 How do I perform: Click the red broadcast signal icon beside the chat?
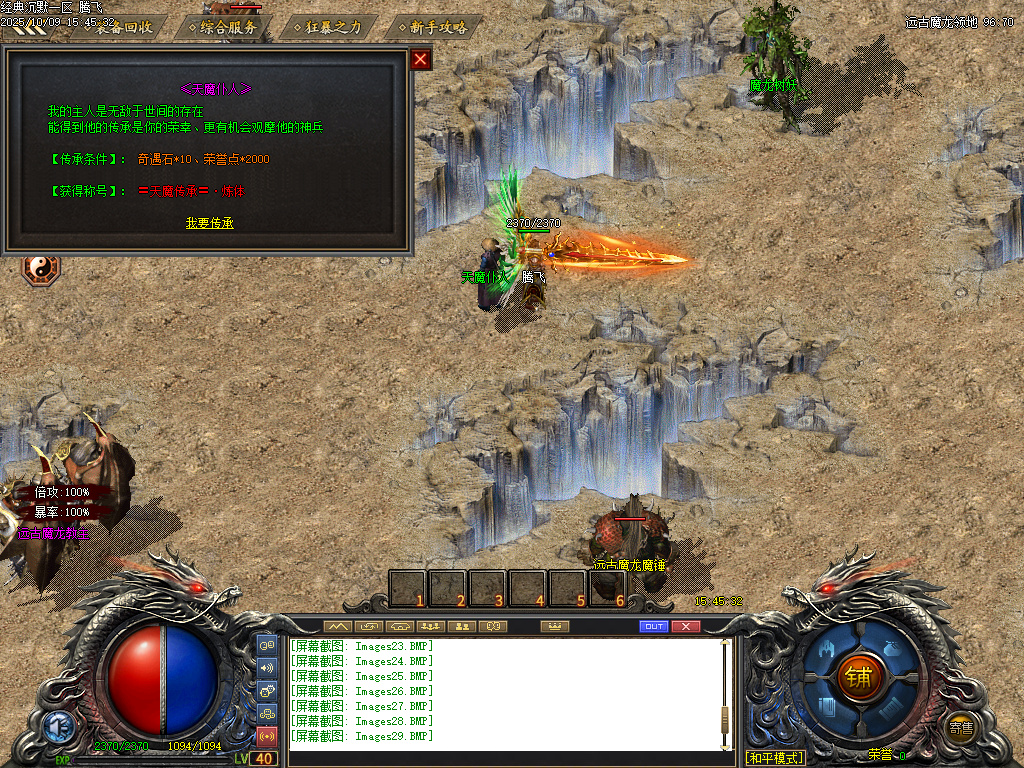point(267,737)
